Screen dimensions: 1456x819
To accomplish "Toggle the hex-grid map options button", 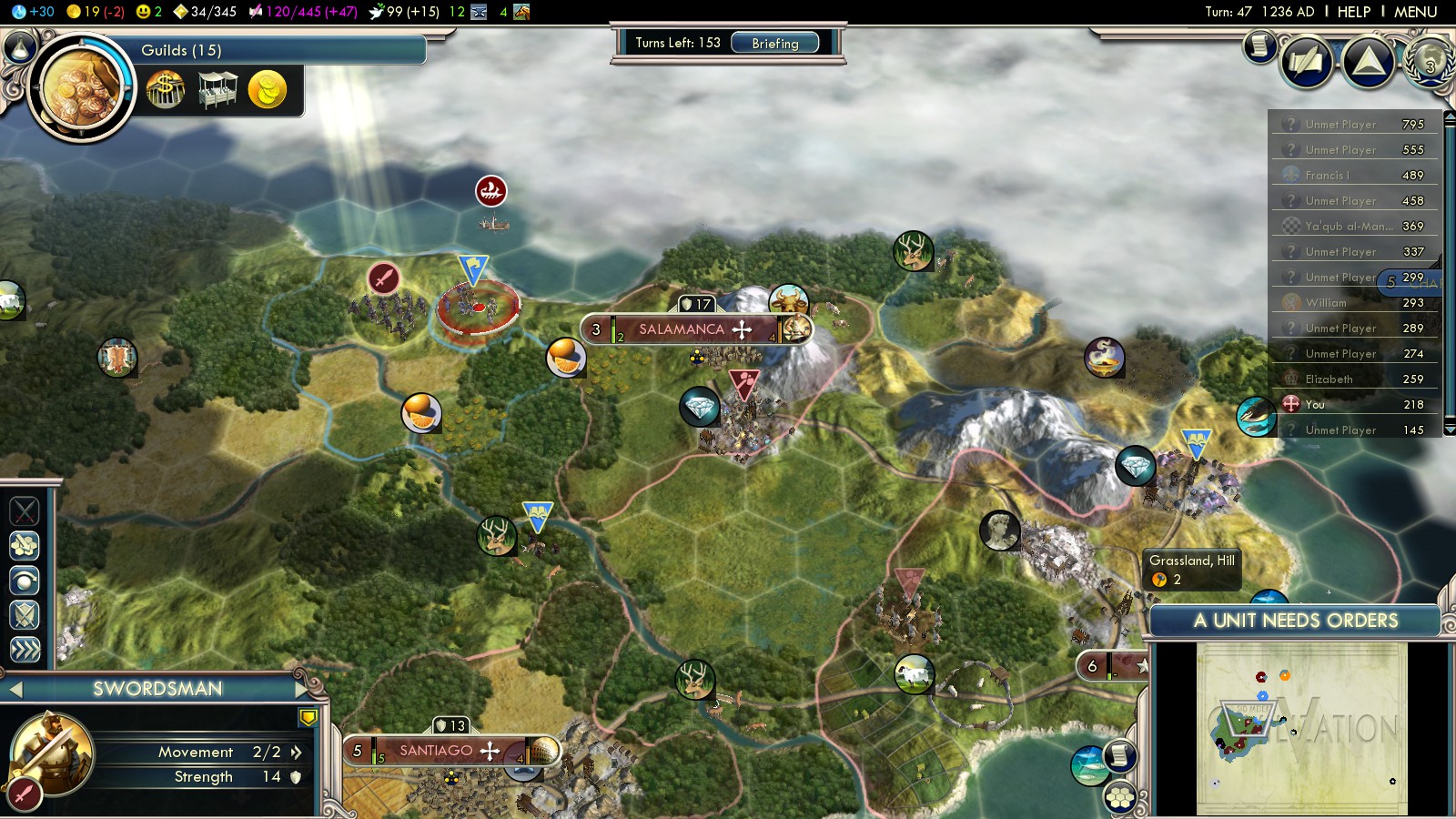I will [x=1120, y=798].
